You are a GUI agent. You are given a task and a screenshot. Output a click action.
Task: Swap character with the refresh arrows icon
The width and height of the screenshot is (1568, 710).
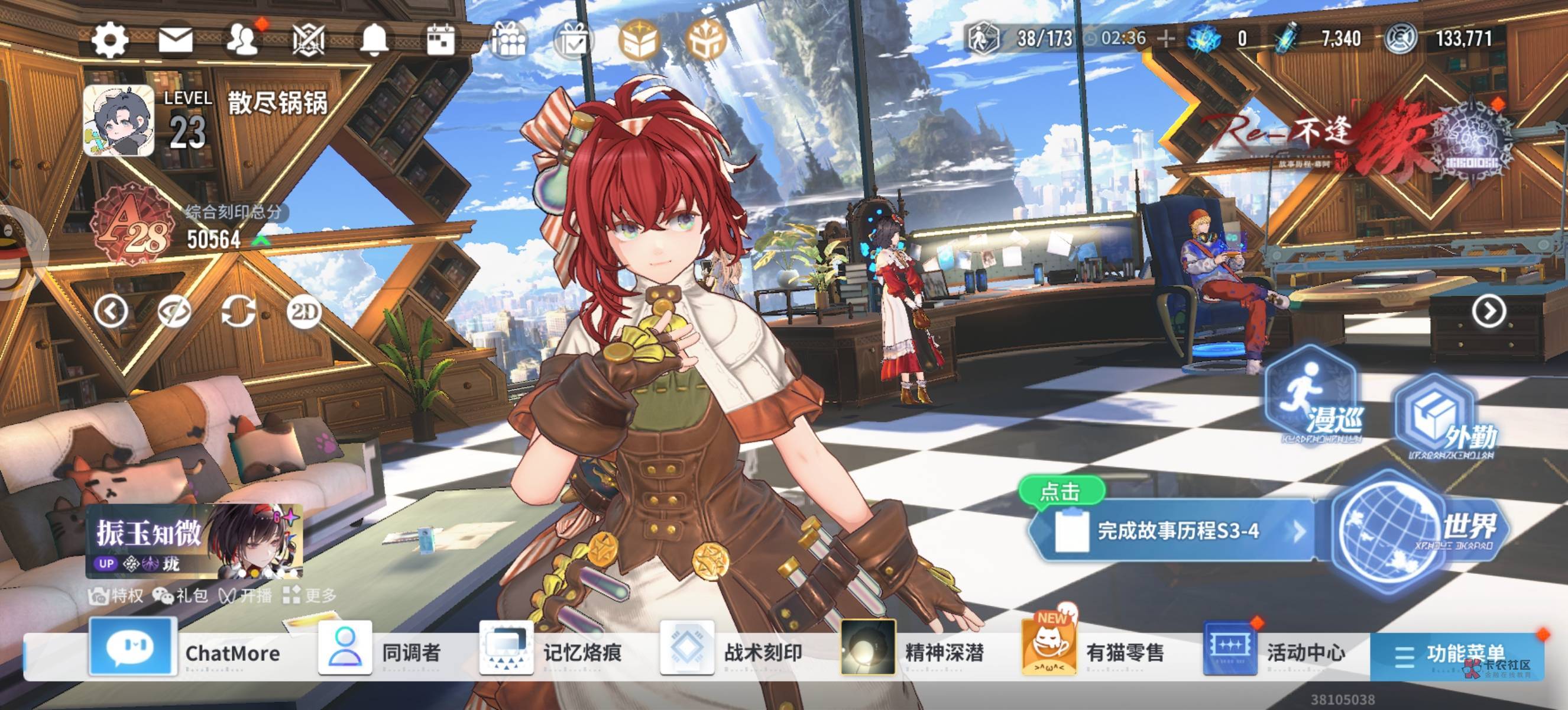(238, 312)
